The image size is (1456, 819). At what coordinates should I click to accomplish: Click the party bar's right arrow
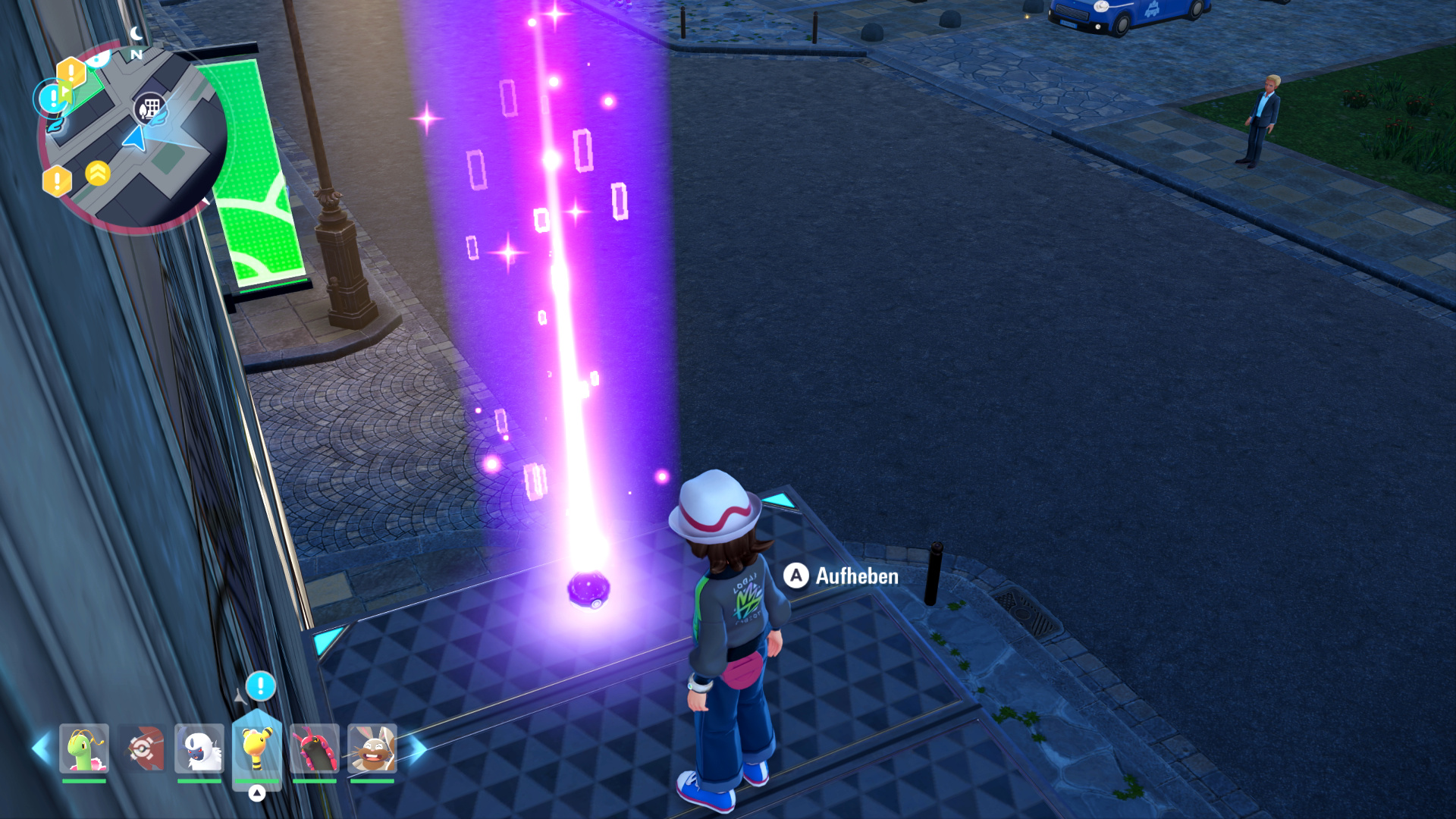[416, 748]
